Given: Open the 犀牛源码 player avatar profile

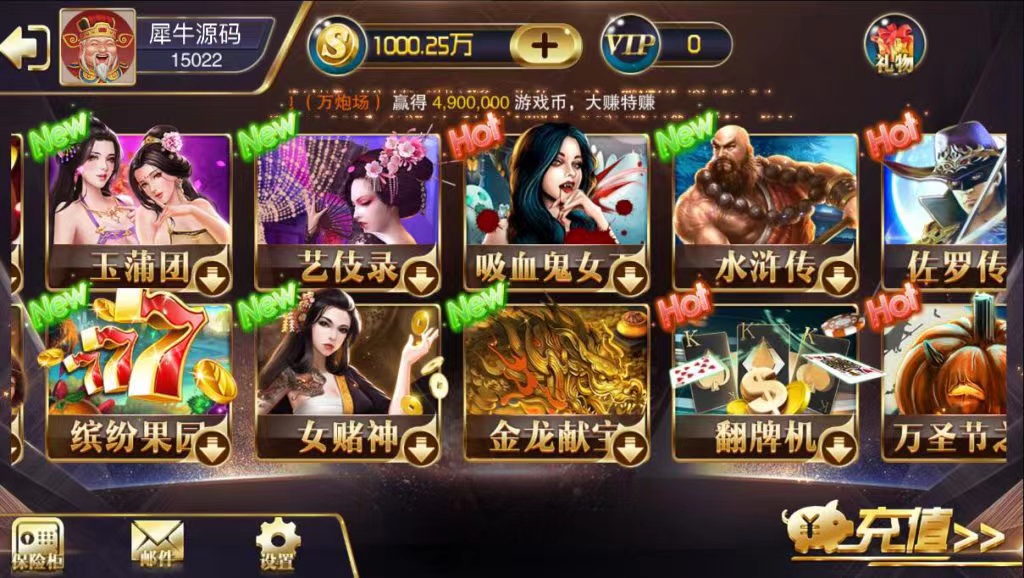Looking at the screenshot, I should coord(97,46).
